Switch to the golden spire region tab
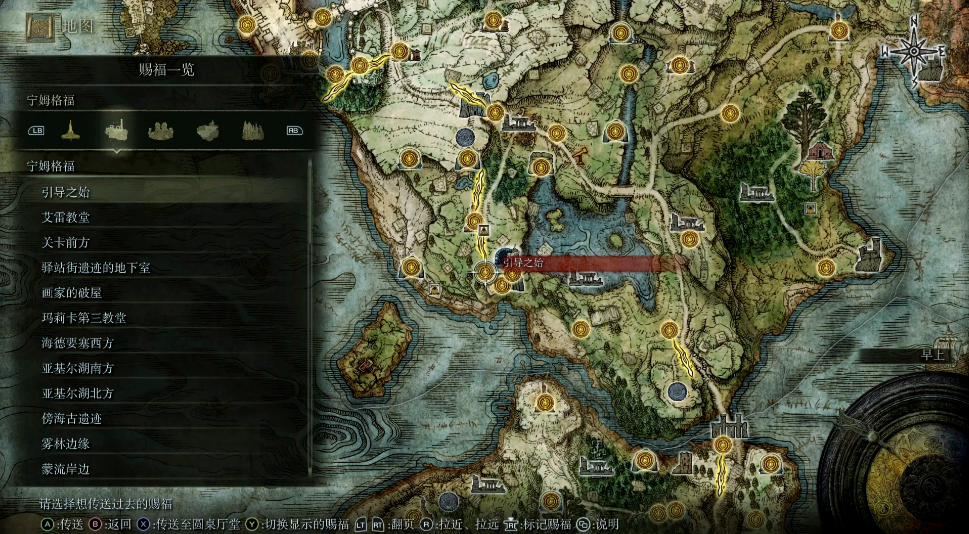This screenshot has height=534, width=969. (71, 129)
